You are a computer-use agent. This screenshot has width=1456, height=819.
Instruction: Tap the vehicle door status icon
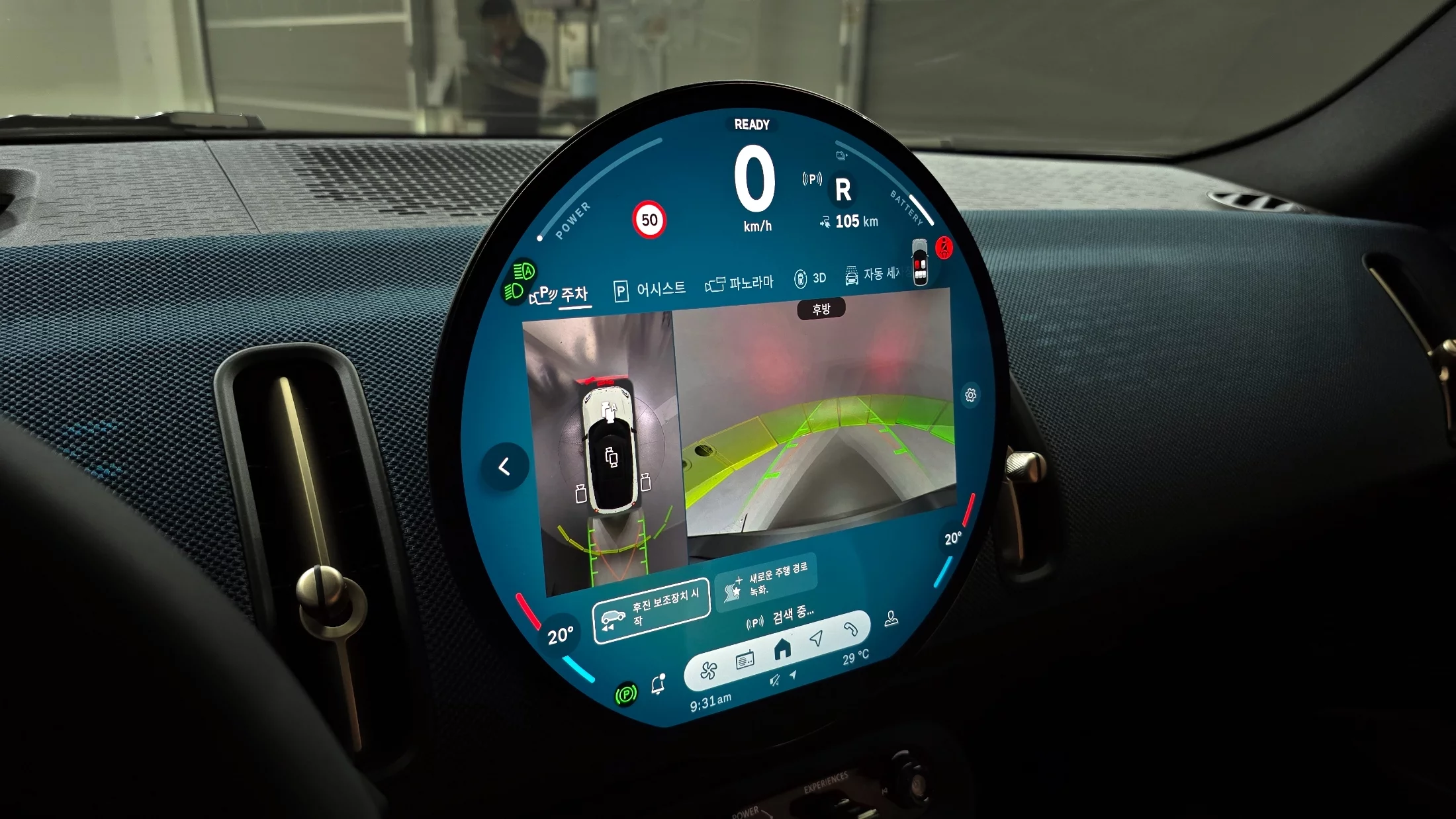pyautogui.click(x=920, y=263)
